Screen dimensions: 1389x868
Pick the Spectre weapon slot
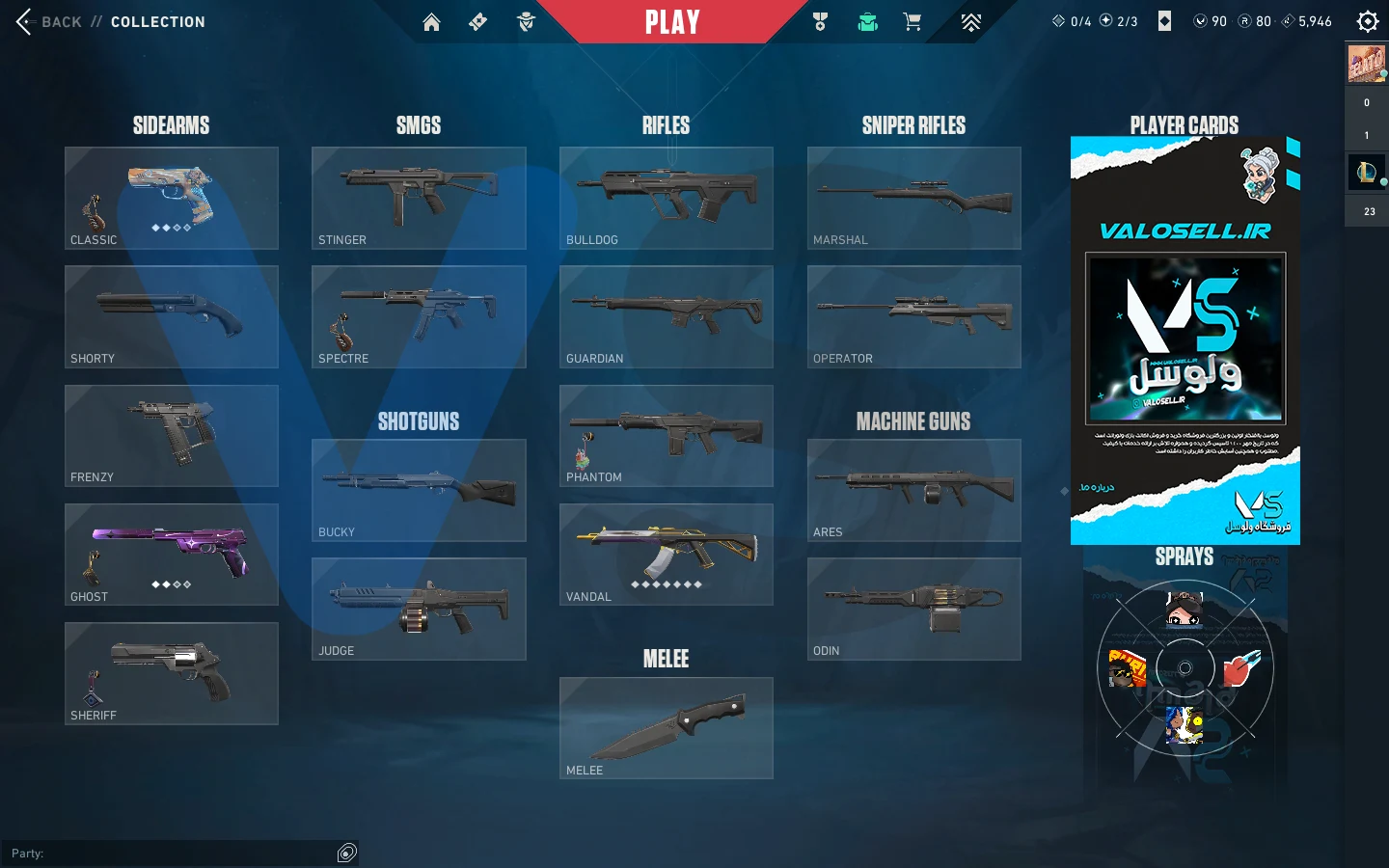point(419,316)
